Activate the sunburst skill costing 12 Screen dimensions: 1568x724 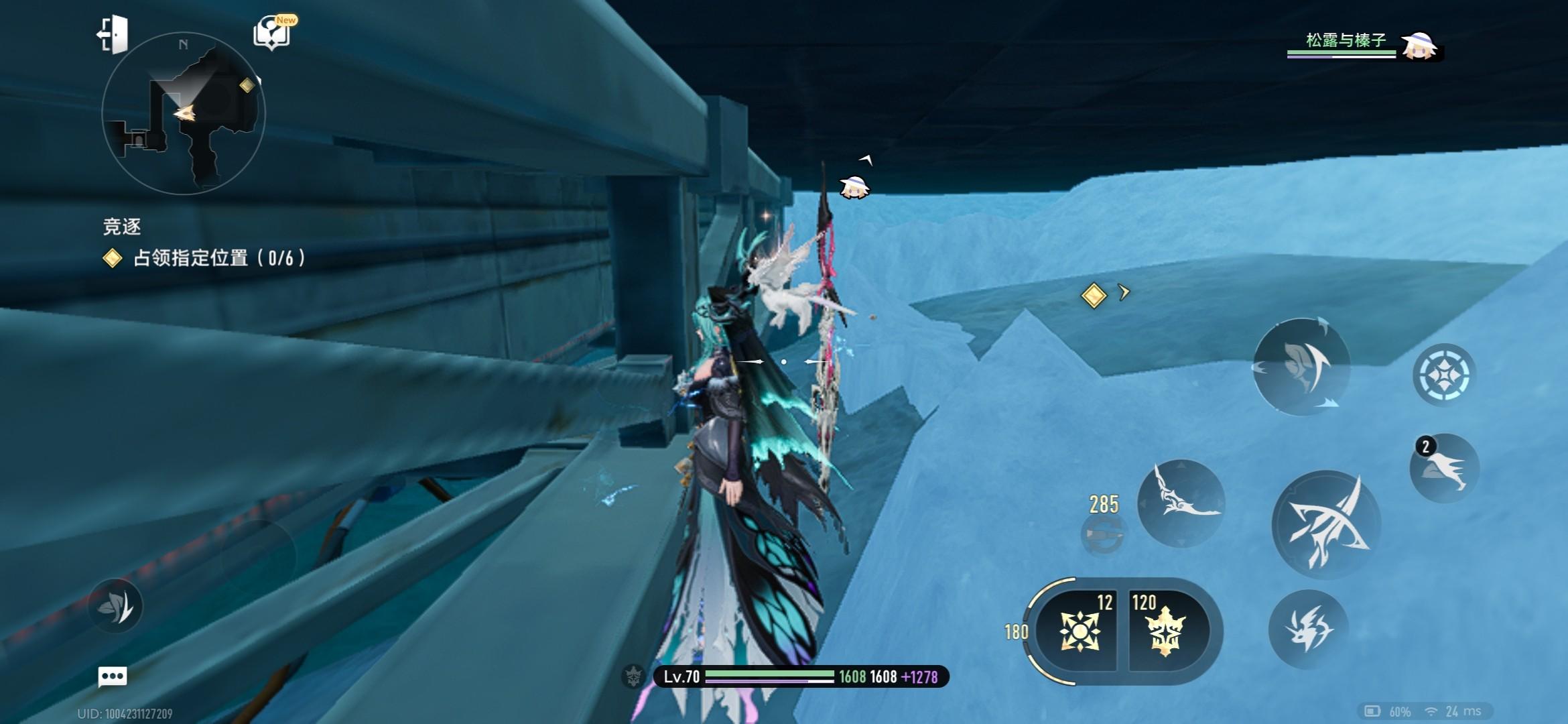pyautogui.click(x=1079, y=631)
